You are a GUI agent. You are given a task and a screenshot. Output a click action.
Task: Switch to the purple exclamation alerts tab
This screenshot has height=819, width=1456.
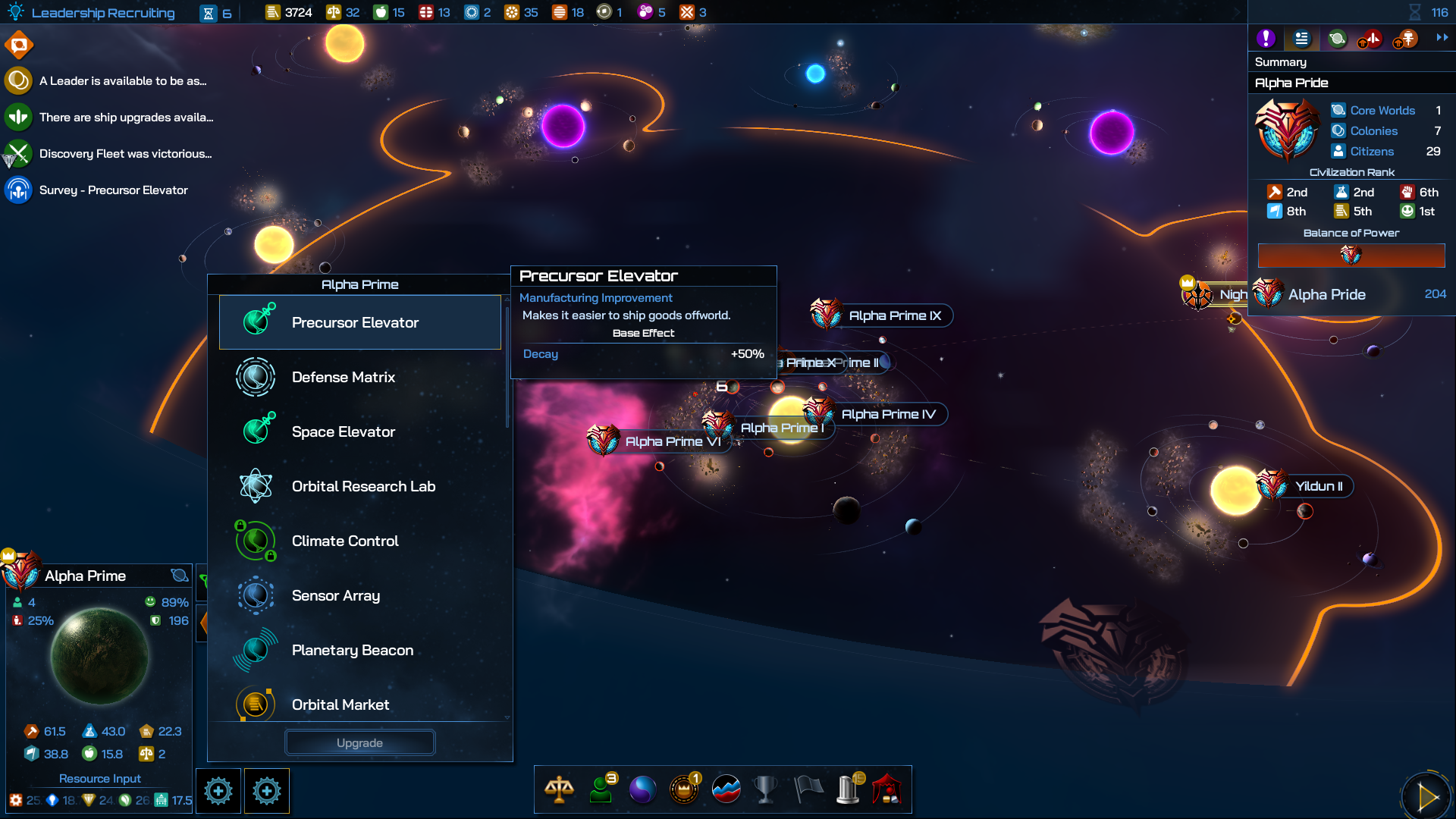point(1266,38)
